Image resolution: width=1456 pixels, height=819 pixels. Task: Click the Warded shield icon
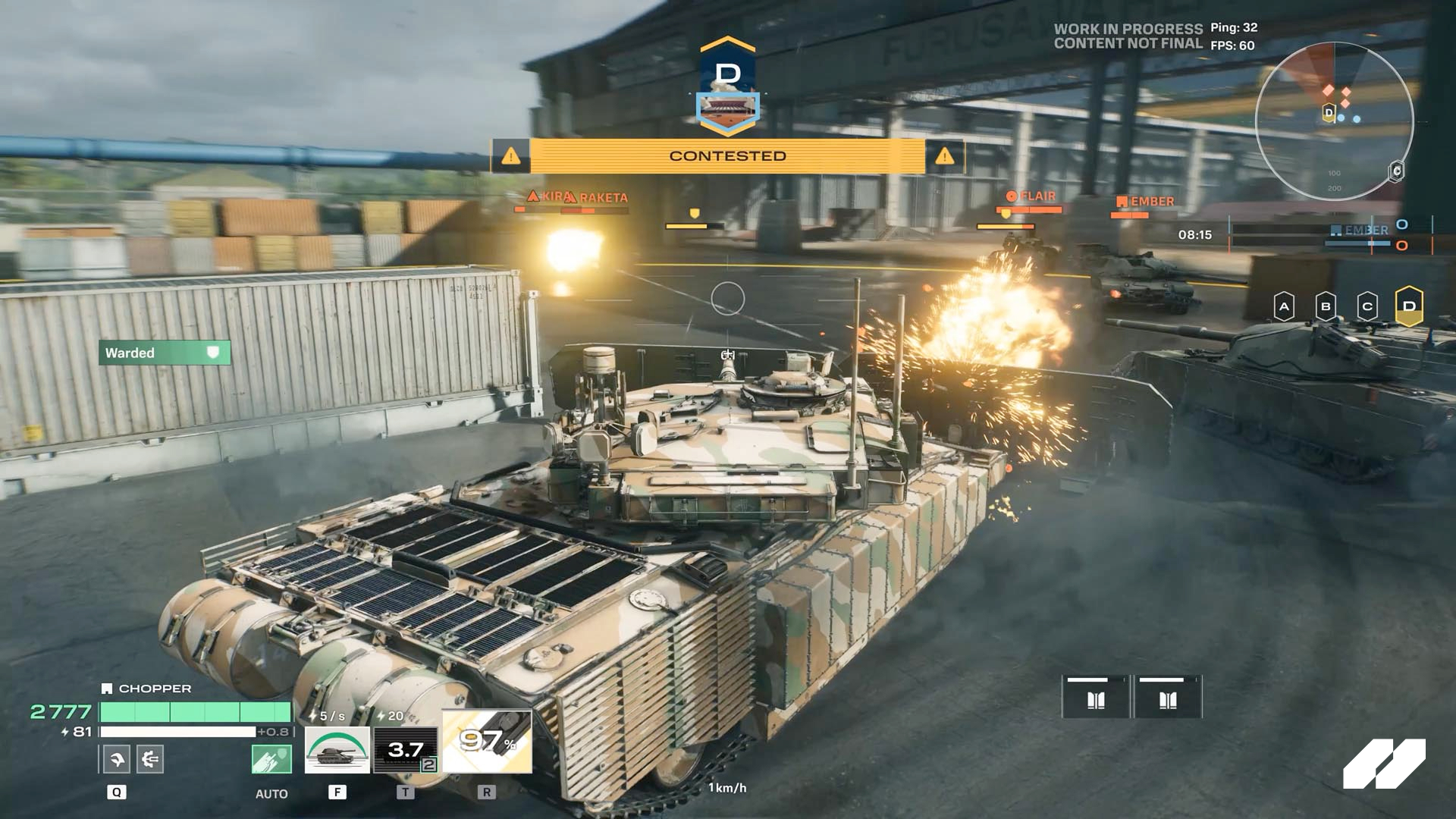coord(213,353)
